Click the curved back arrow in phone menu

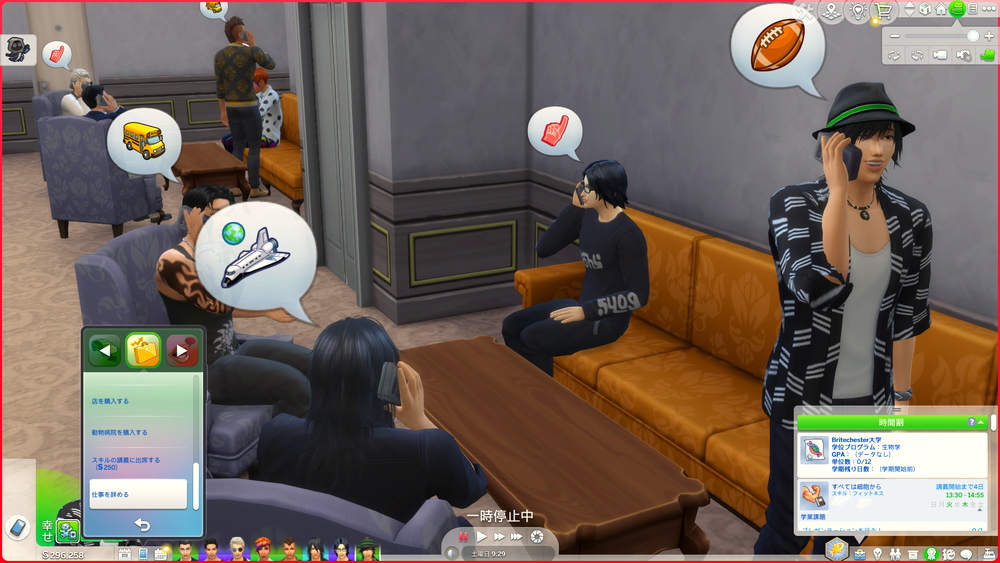point(142,525)
